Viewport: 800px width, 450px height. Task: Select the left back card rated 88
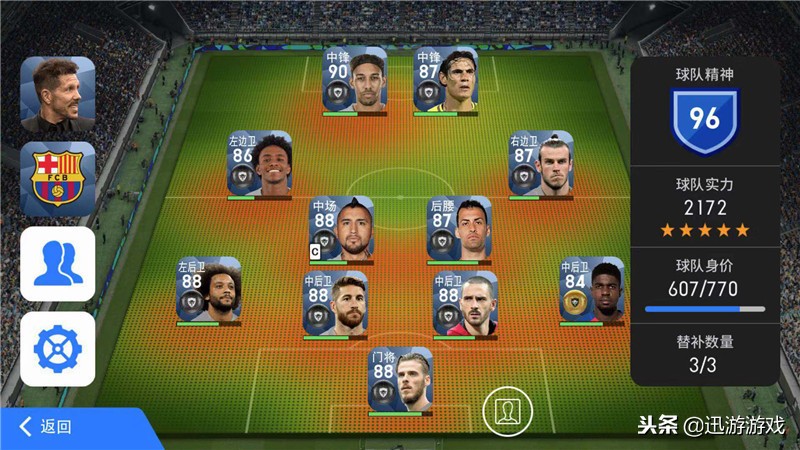pyautogui.click(x=208, y=291)
